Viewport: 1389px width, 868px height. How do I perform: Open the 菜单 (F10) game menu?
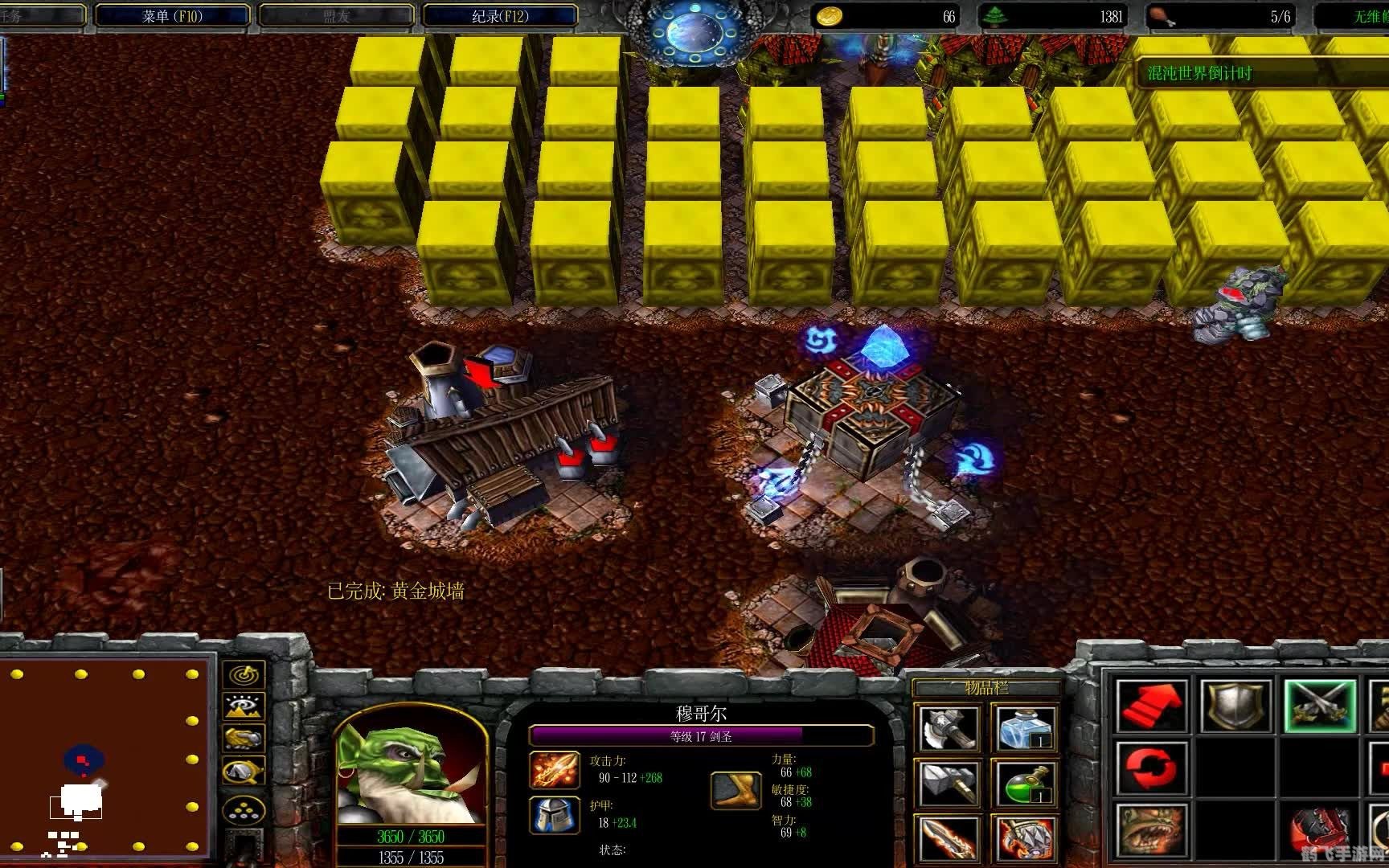coord(172,15)
